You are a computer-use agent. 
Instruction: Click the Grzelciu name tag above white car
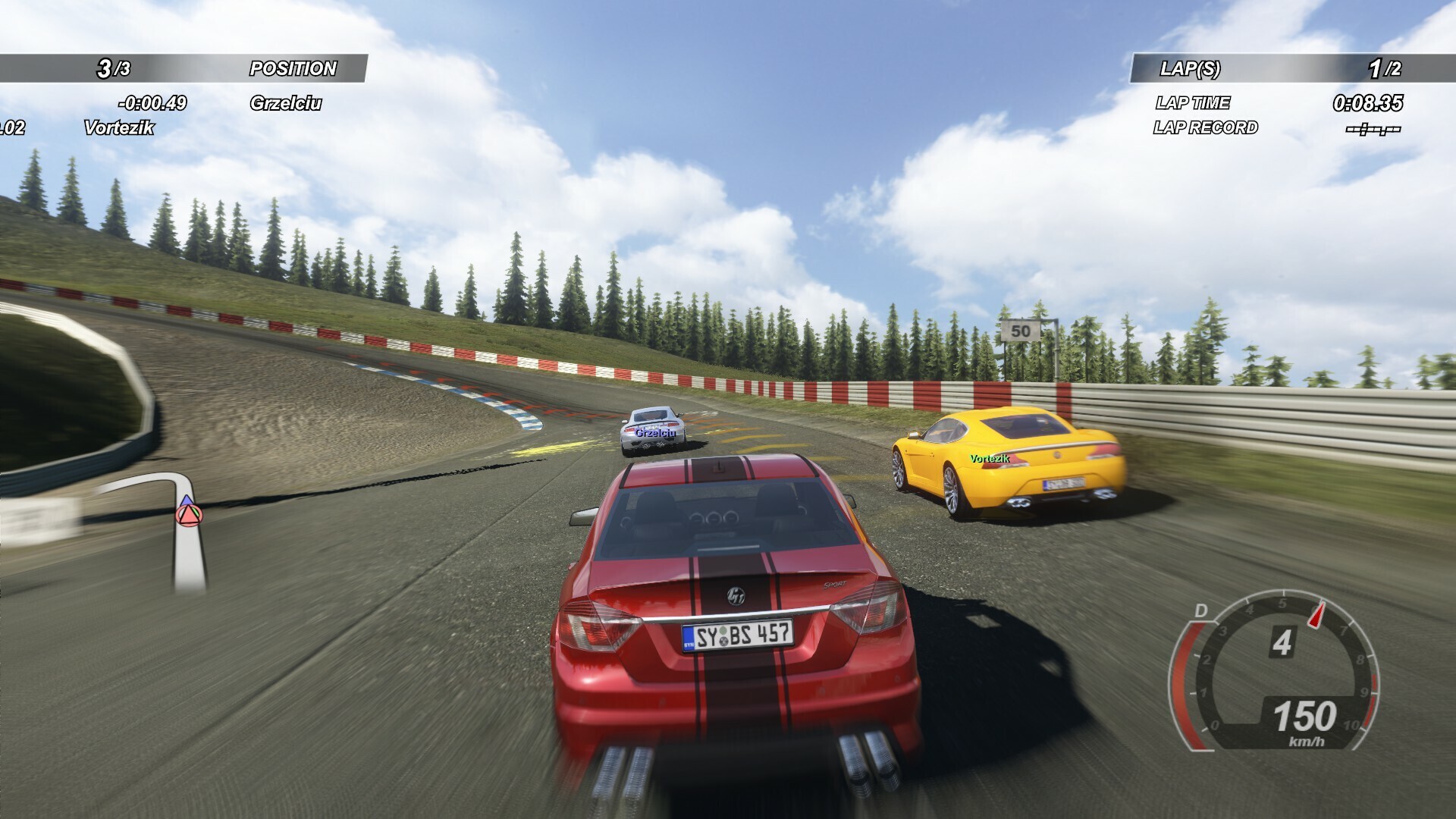655,432
